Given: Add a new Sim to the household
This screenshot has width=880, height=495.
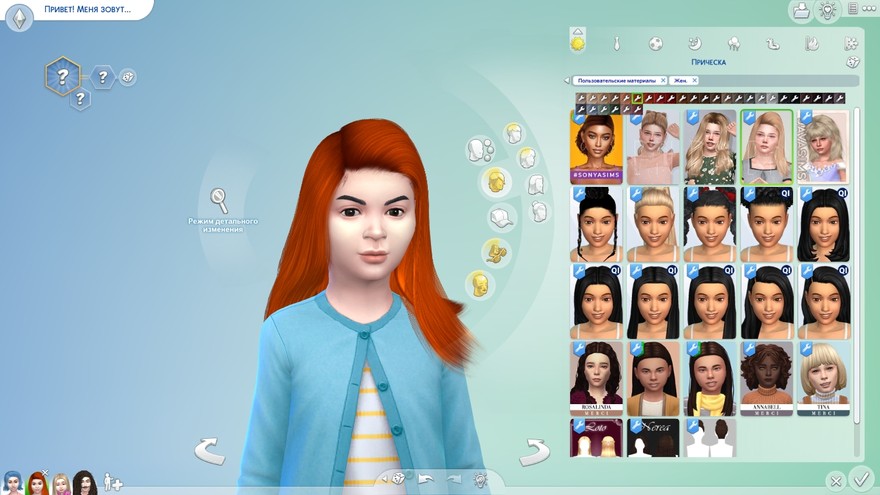Looking at the screenshot, I should (x=112, y=483).
